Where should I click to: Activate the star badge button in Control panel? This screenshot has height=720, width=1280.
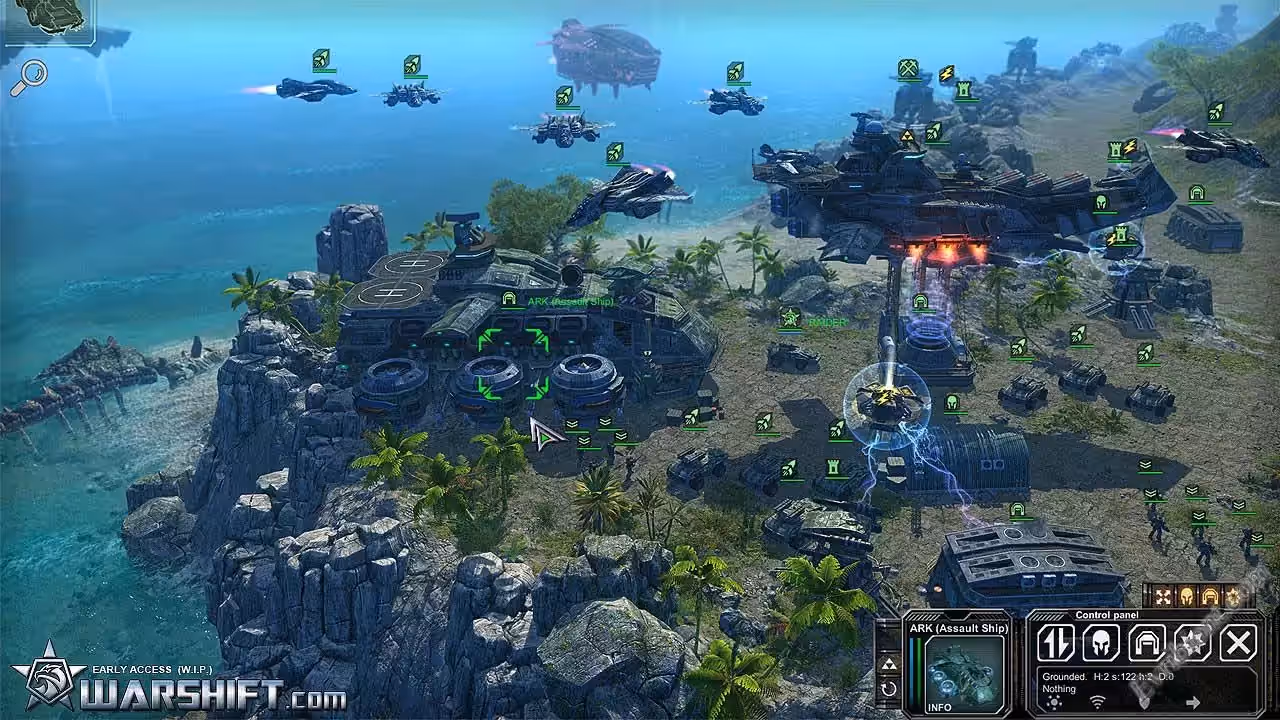coord(1193,643)
